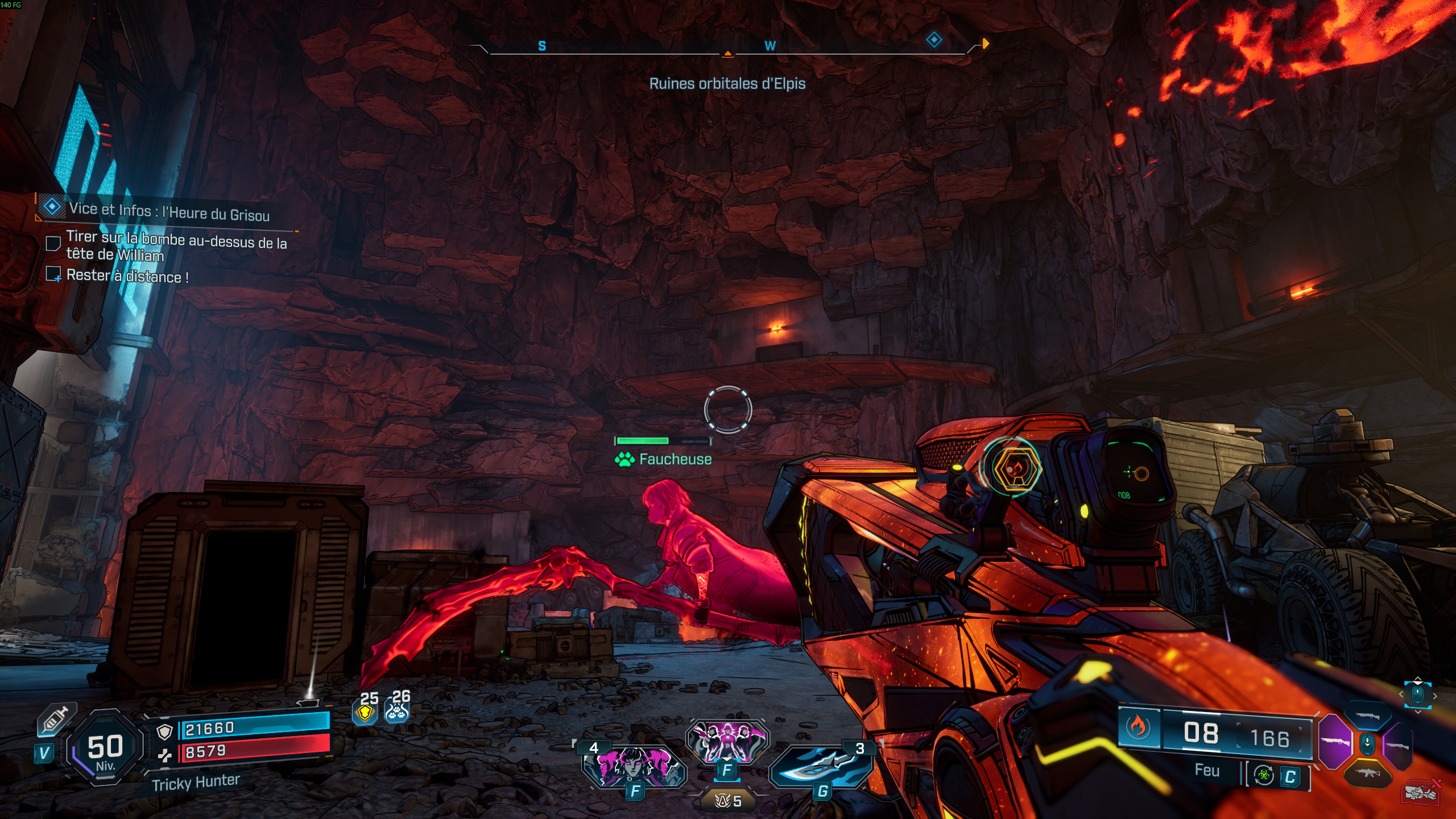Click the red crossed-out vehicle icon

[x=1420, y=792]
